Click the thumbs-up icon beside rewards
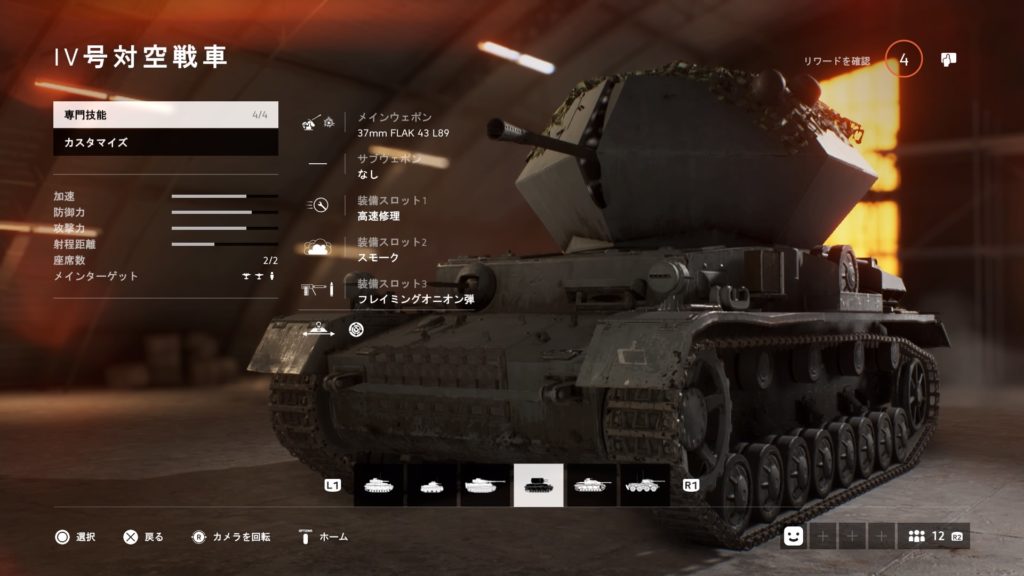The height and width of the screenshot is (576, 1024). point(949,60)
